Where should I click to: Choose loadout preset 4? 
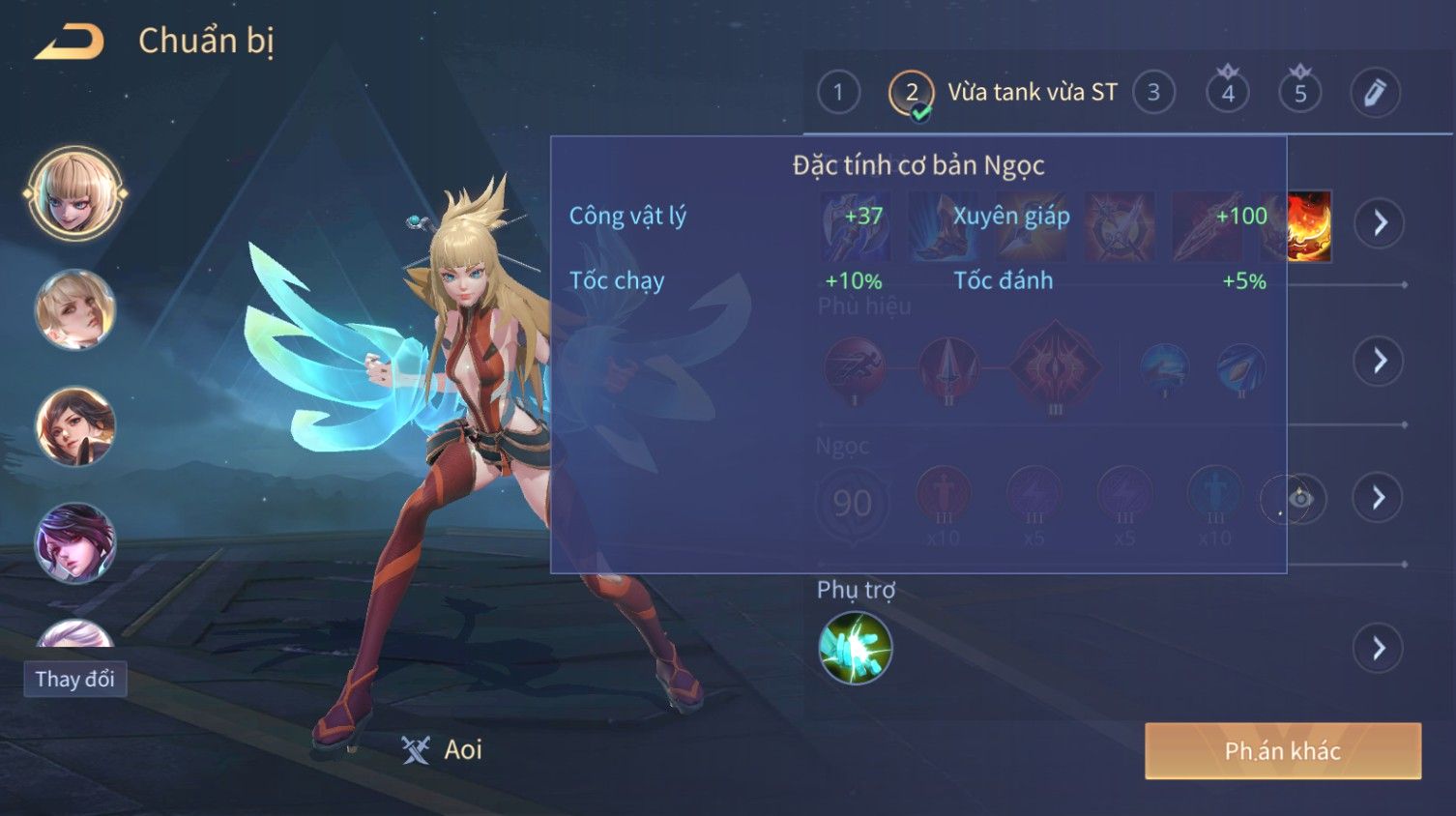(1228, 93)
